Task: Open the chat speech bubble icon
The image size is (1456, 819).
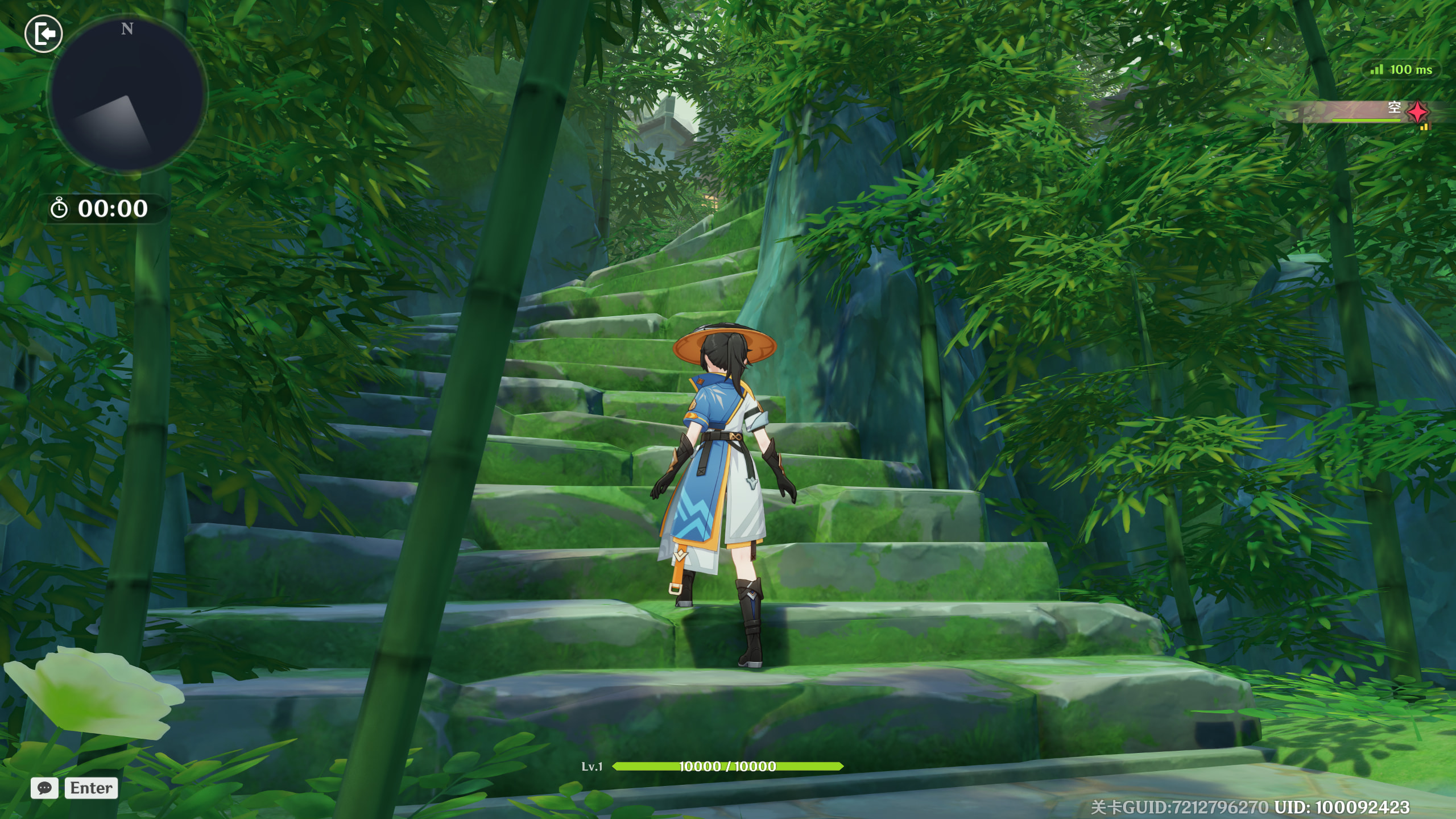Action: tap(44, 788)
